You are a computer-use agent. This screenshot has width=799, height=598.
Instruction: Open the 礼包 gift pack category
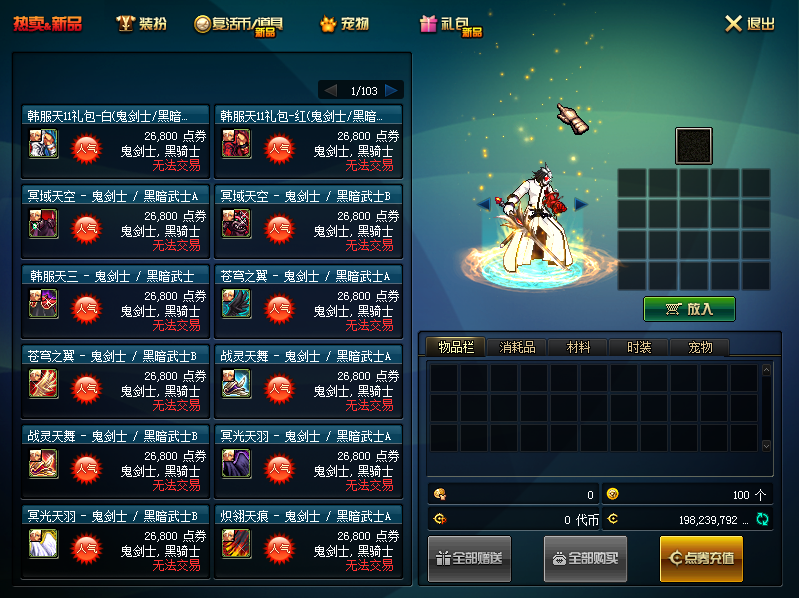pyautogui.click(x=452, y=24)
